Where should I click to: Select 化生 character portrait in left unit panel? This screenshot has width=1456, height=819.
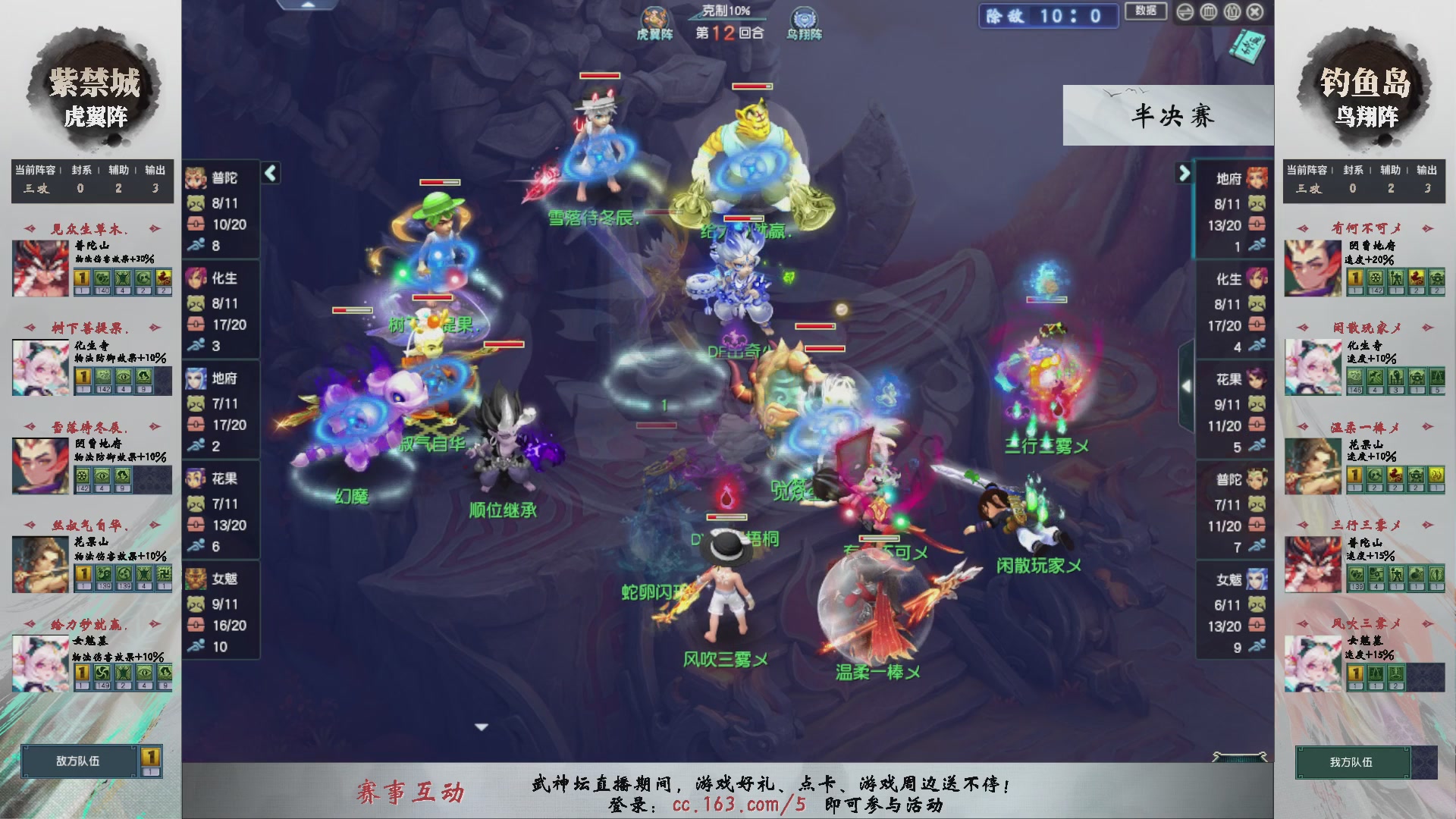tap(197, 279)
